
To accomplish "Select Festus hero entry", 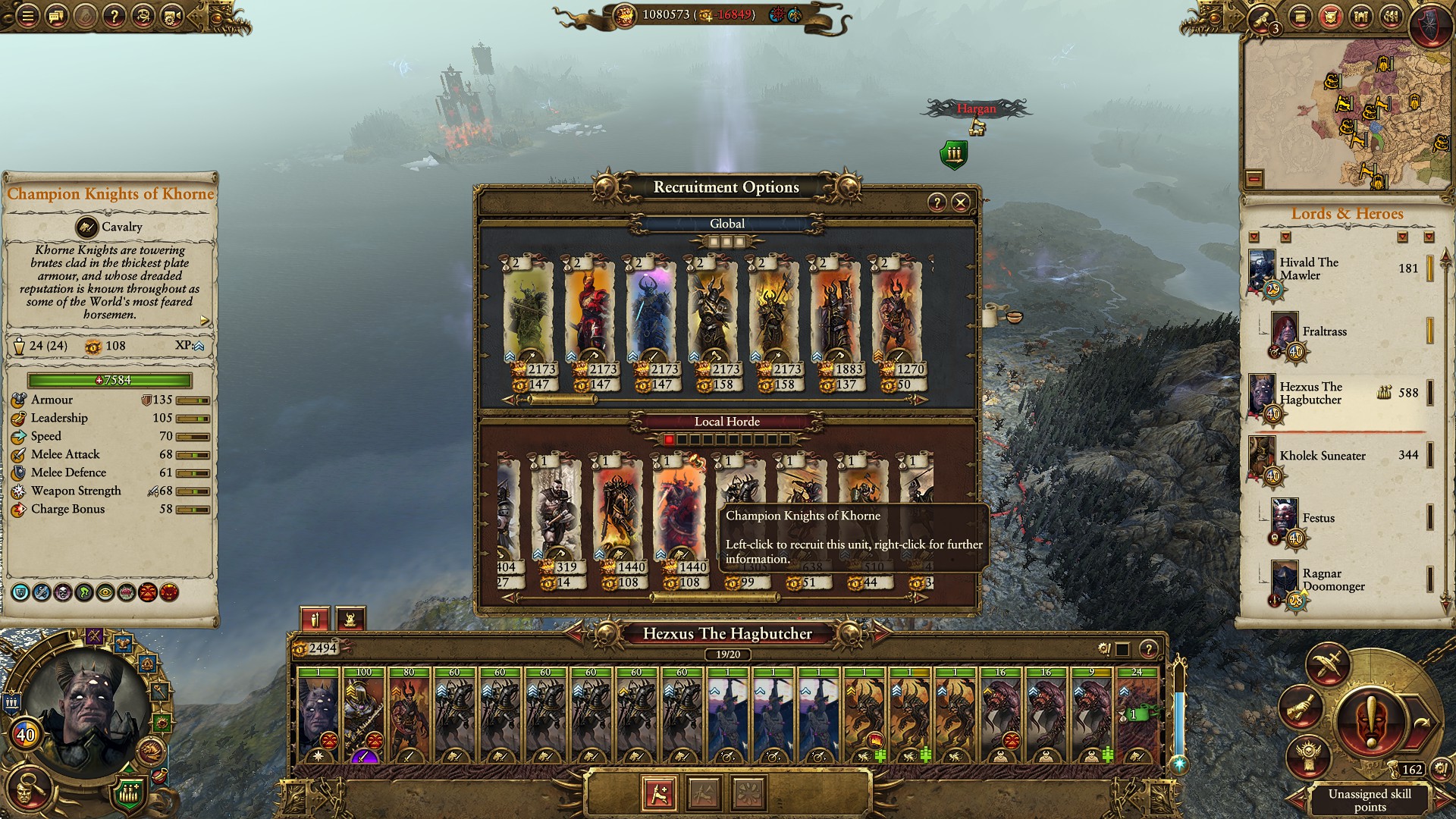I will point(1318,519).
